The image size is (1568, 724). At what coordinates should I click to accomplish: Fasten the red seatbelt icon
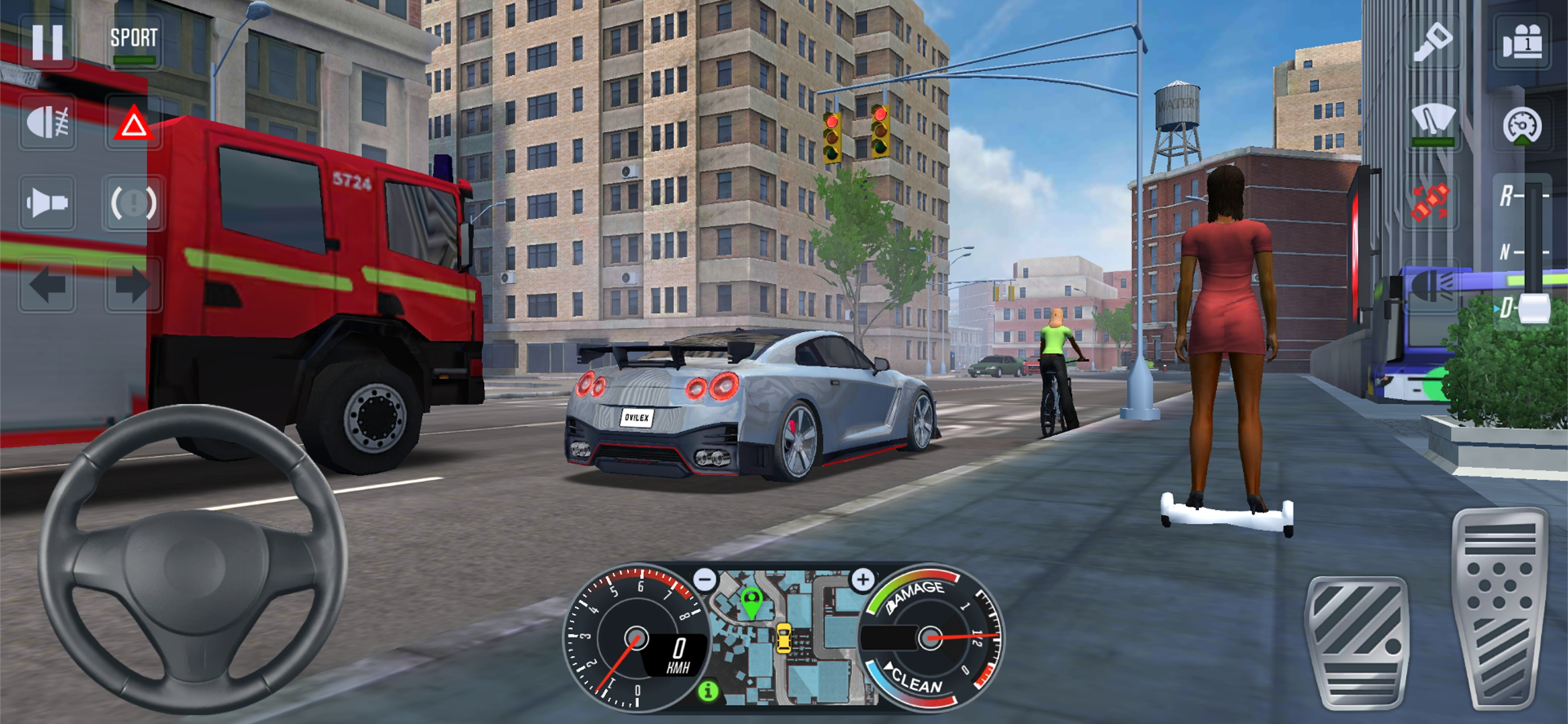tap(1431, 203)
